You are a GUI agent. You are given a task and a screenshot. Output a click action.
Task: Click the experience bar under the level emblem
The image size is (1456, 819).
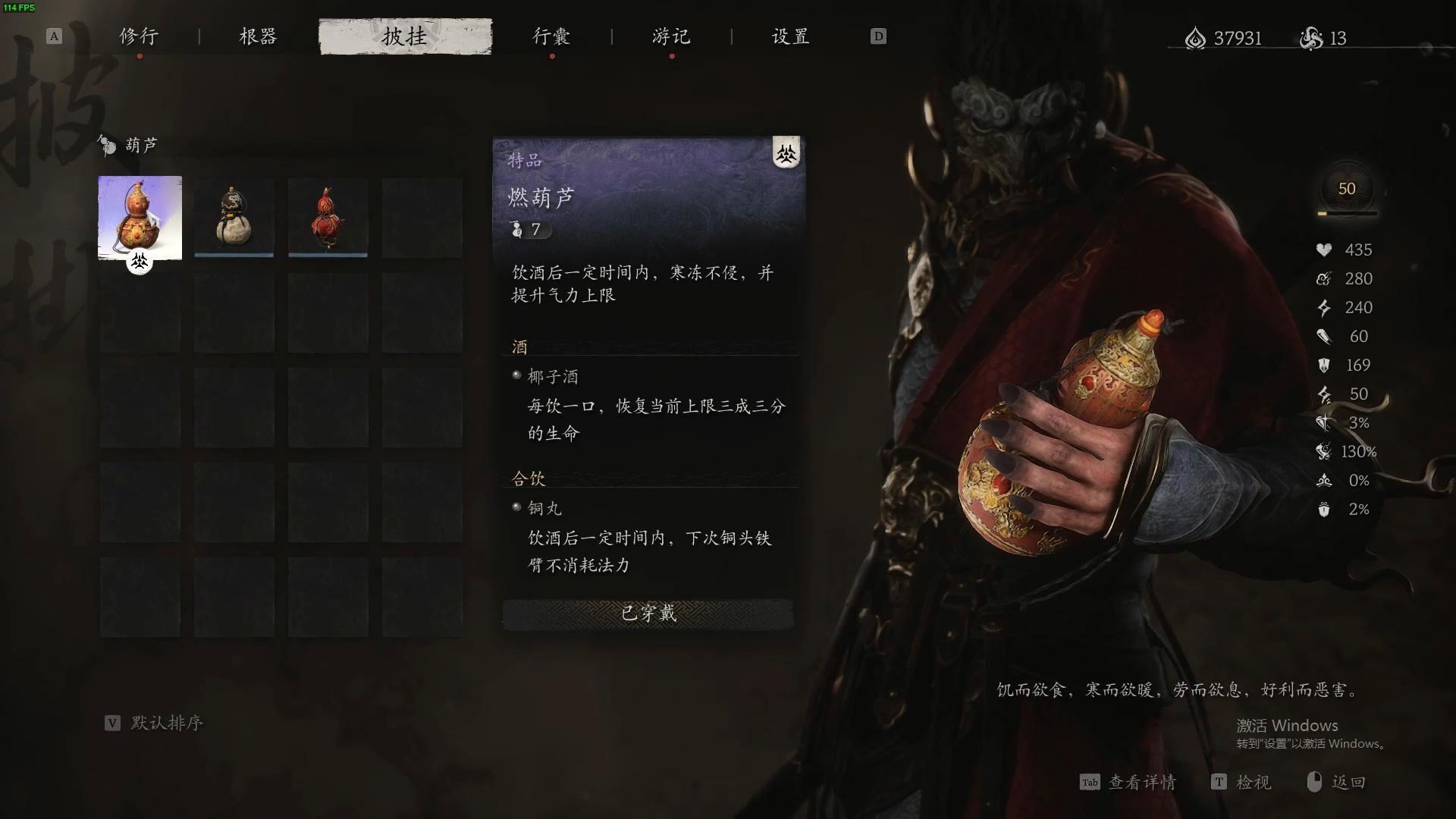(x=1347, y=215)
